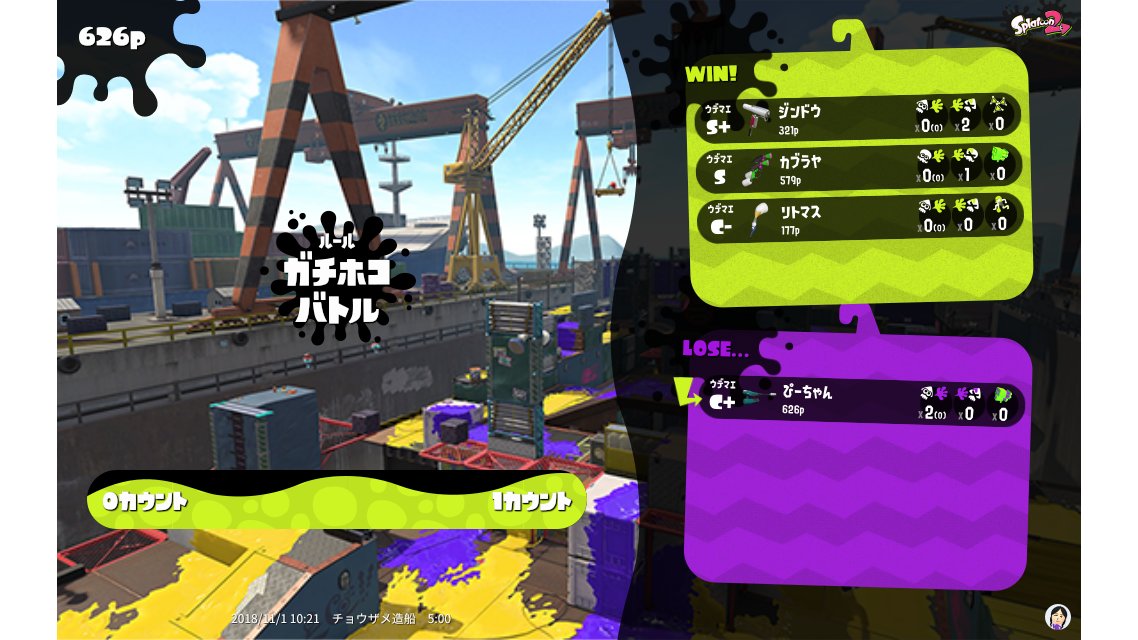The height and width of the screenshot is (640, 1138).
Task: Select losing player row ぴーちゃん
Action: coord(860,402)
